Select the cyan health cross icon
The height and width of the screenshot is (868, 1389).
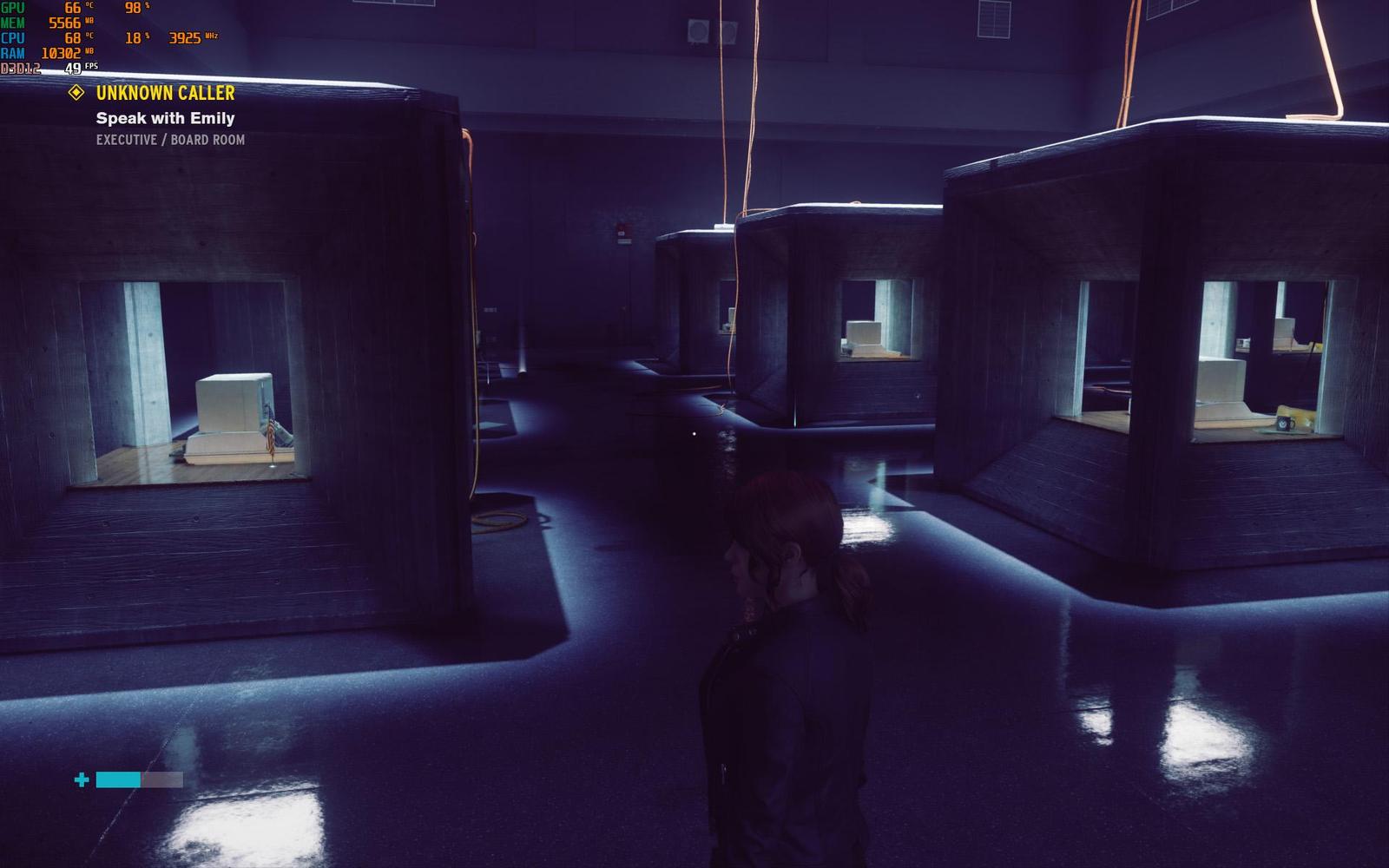(x=80, y=779)
